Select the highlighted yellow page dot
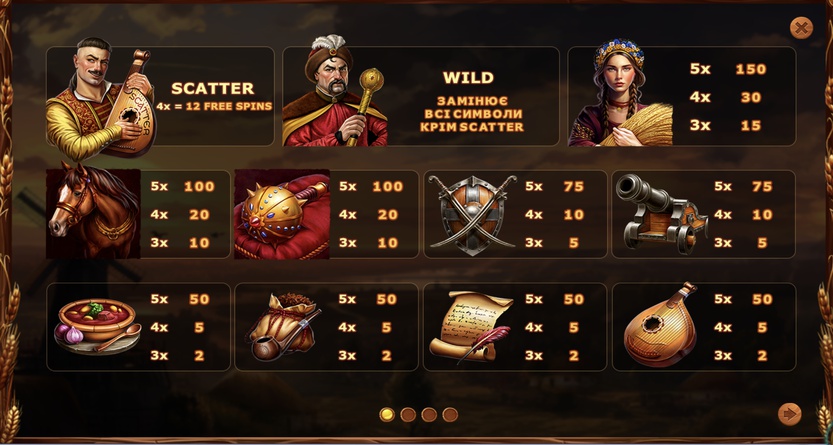 click(387, 414)
